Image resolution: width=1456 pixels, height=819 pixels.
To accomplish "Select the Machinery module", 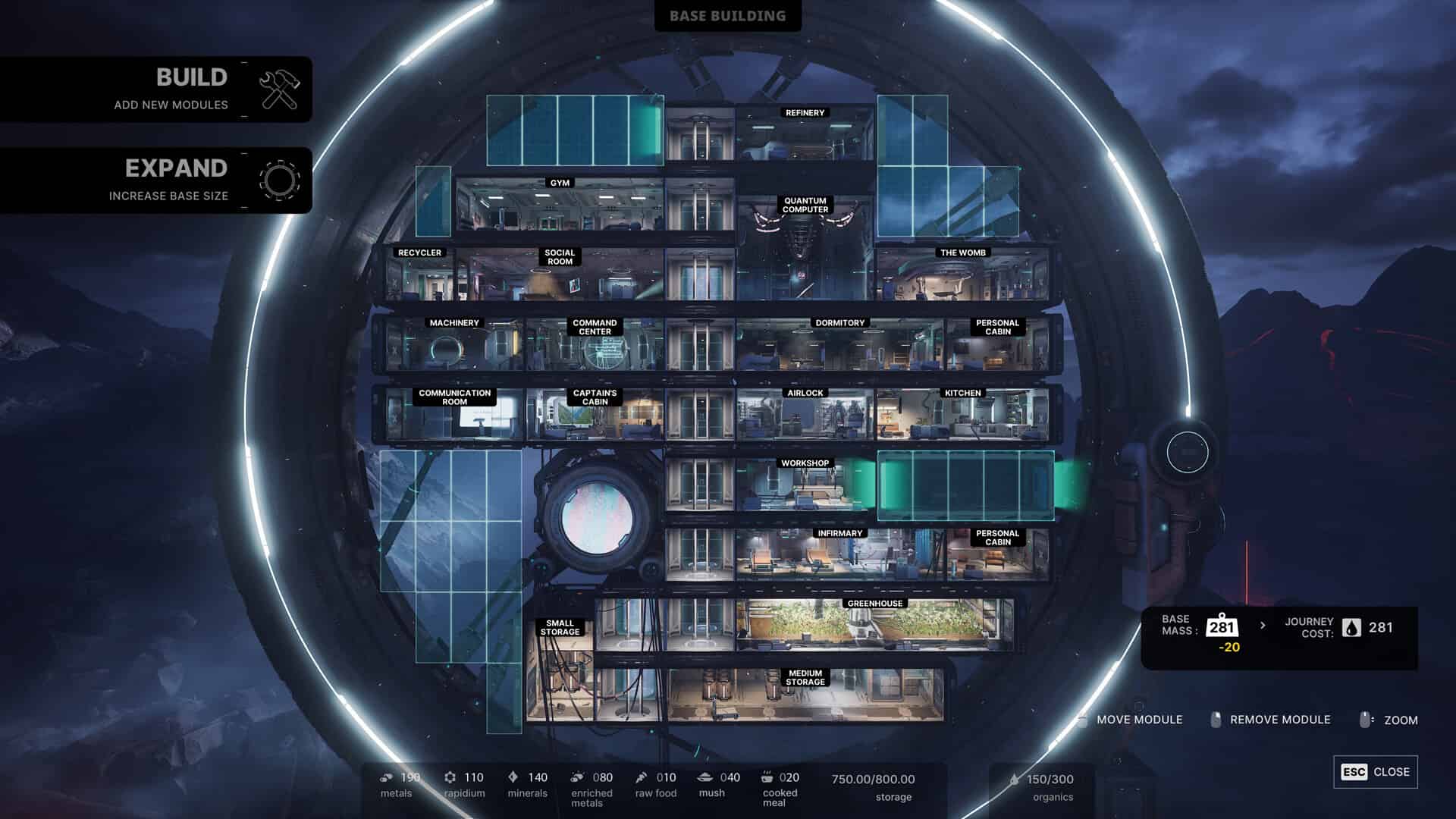I will (x=454, y=347).
